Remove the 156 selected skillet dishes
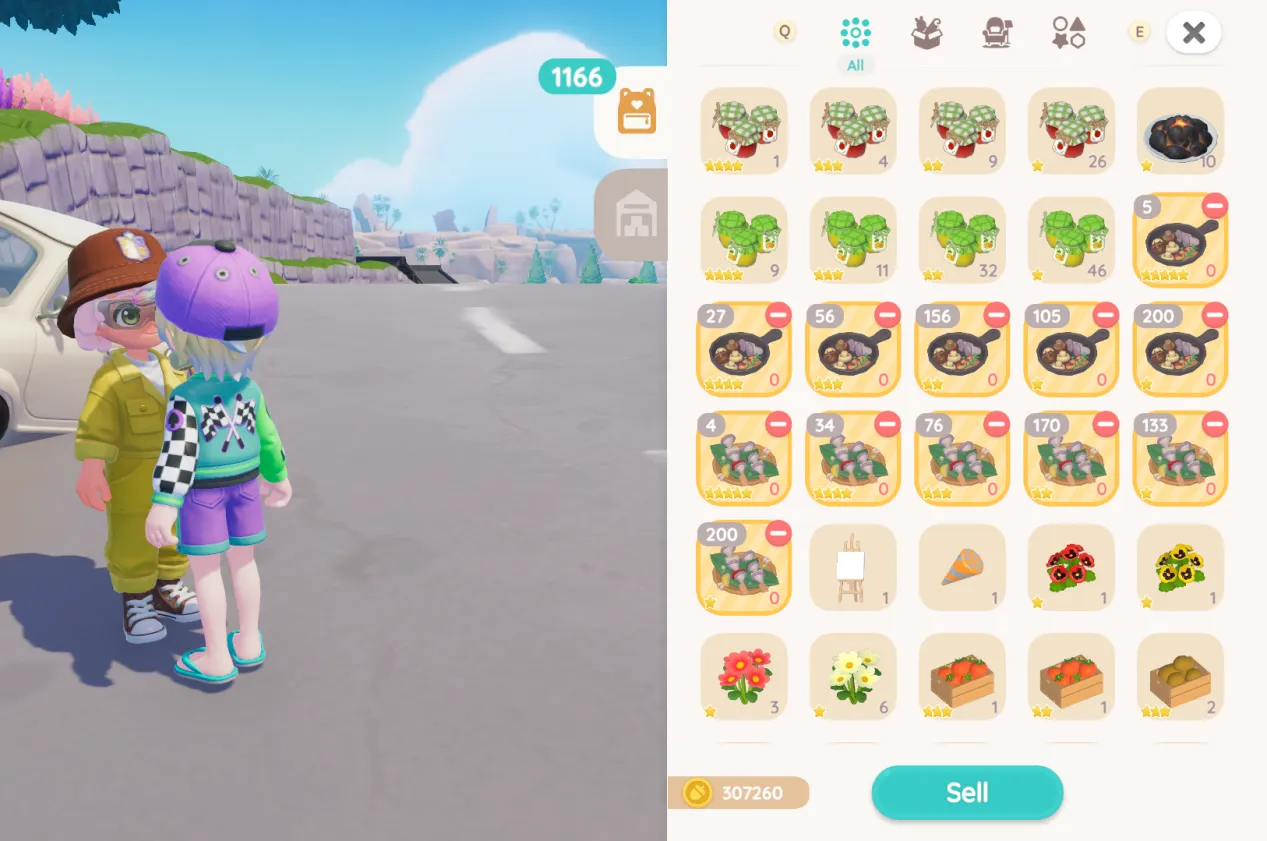This screenshot has height=841, width=1267. 996,316
